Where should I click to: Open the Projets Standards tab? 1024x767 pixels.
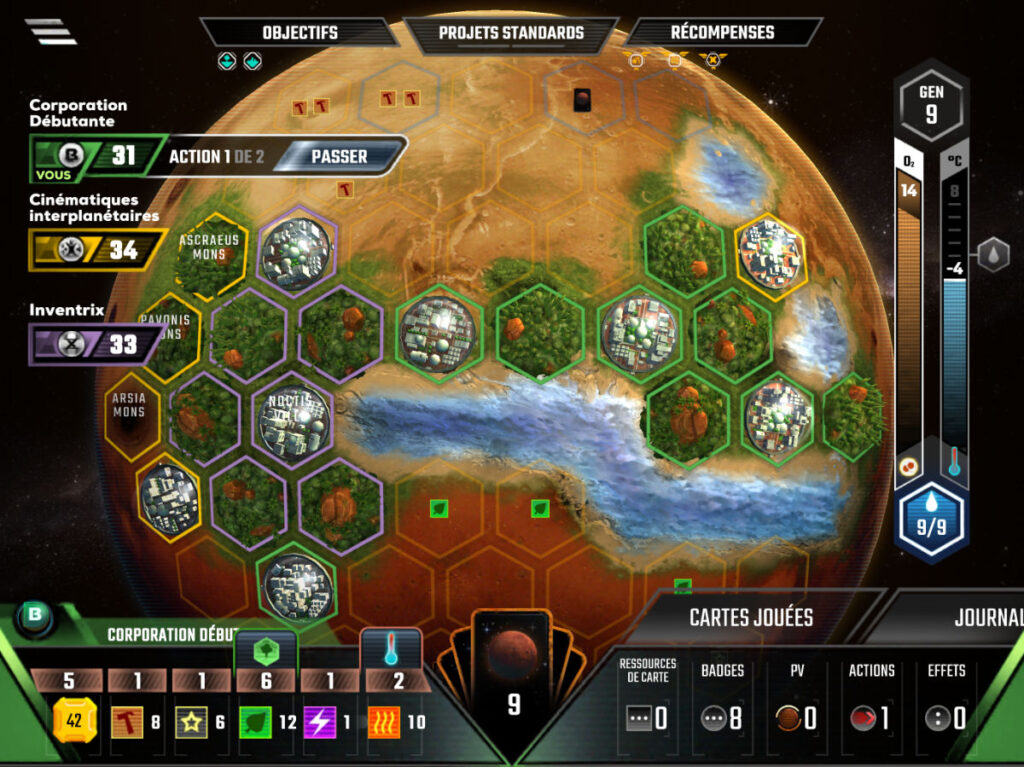tap(511, 32)
